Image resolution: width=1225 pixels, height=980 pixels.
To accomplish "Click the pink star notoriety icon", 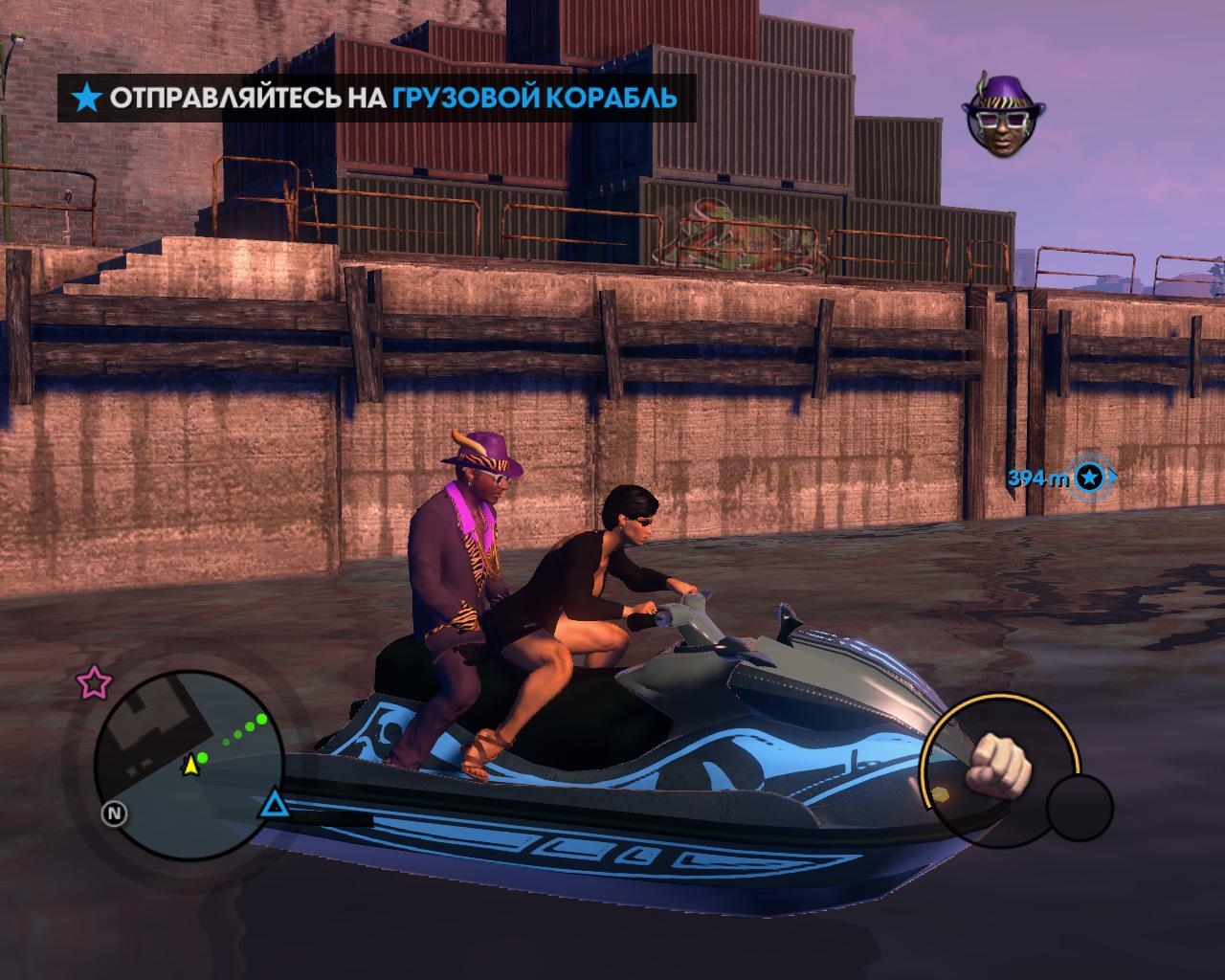I will 94,682.
